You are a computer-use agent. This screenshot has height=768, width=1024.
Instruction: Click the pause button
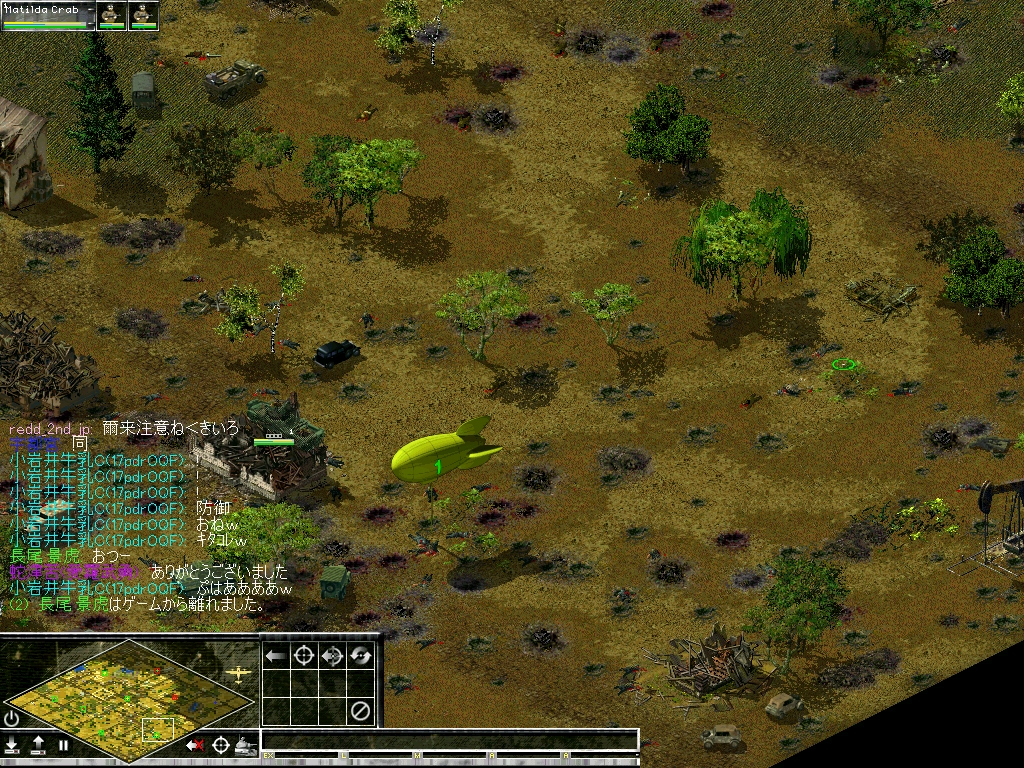(x=63, y=745)
